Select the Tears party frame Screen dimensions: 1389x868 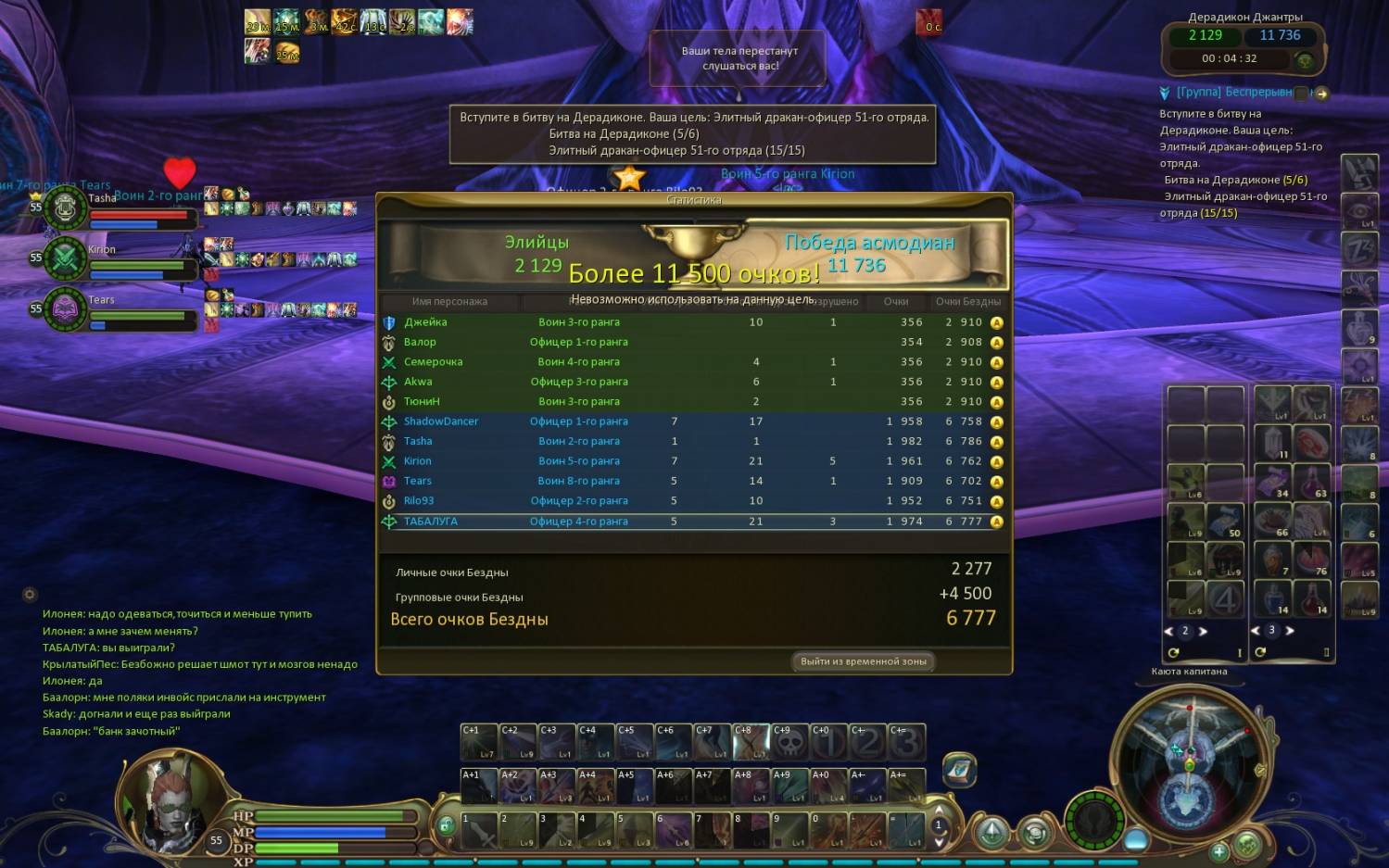coord(65,308)
